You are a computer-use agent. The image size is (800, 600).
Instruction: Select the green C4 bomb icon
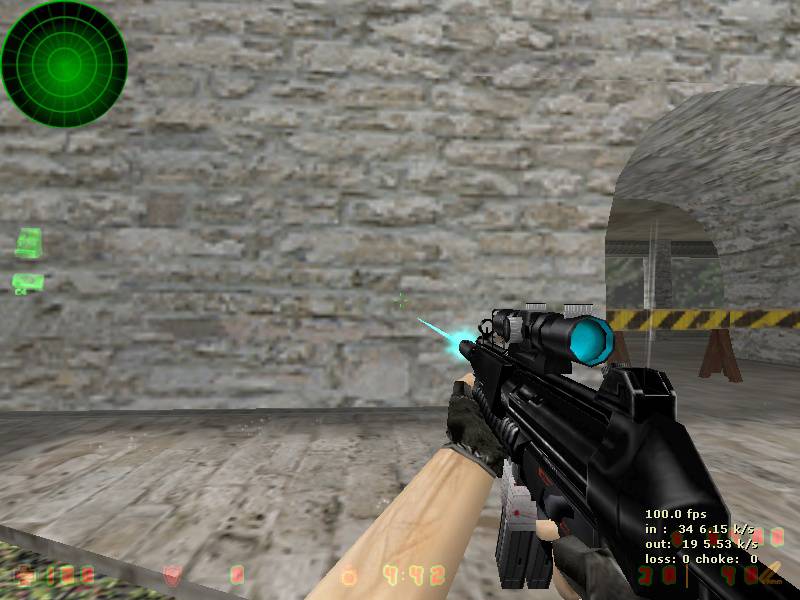pos(27,283)
